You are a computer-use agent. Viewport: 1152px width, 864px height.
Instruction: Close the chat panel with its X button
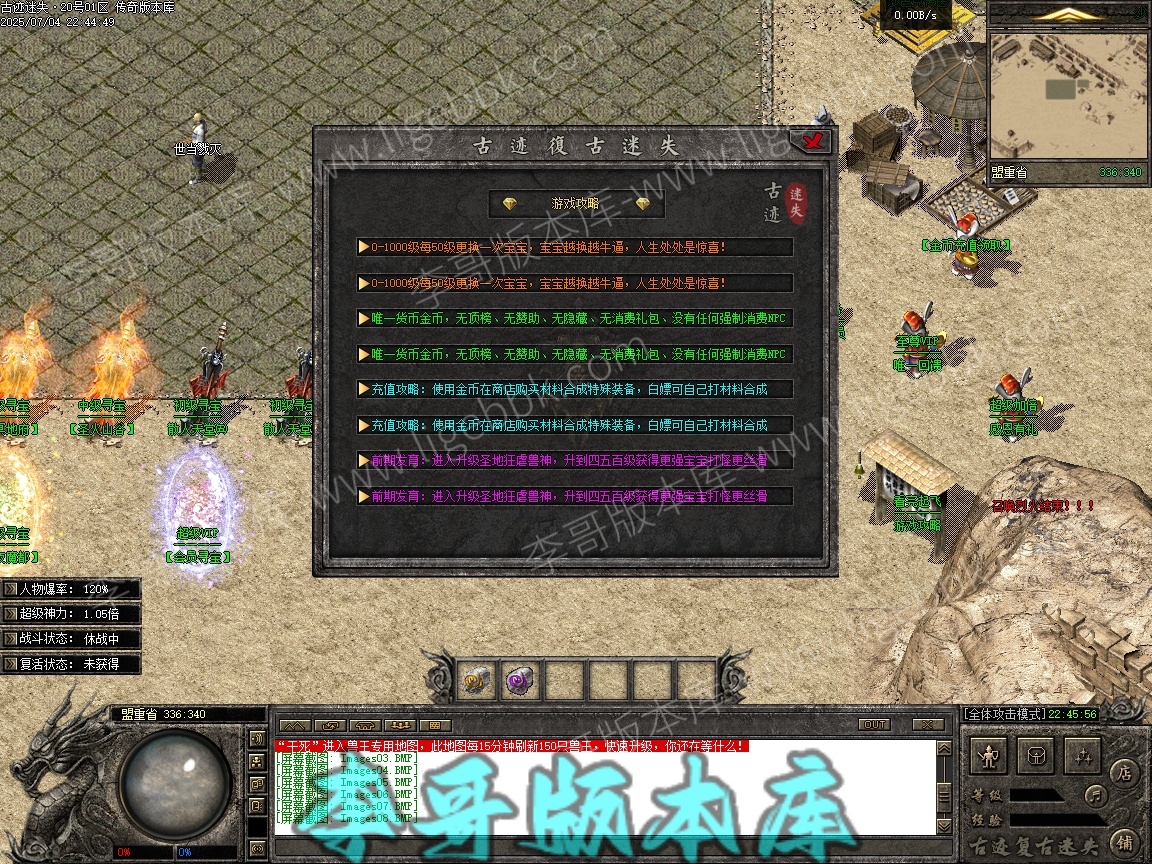(928, 724)
